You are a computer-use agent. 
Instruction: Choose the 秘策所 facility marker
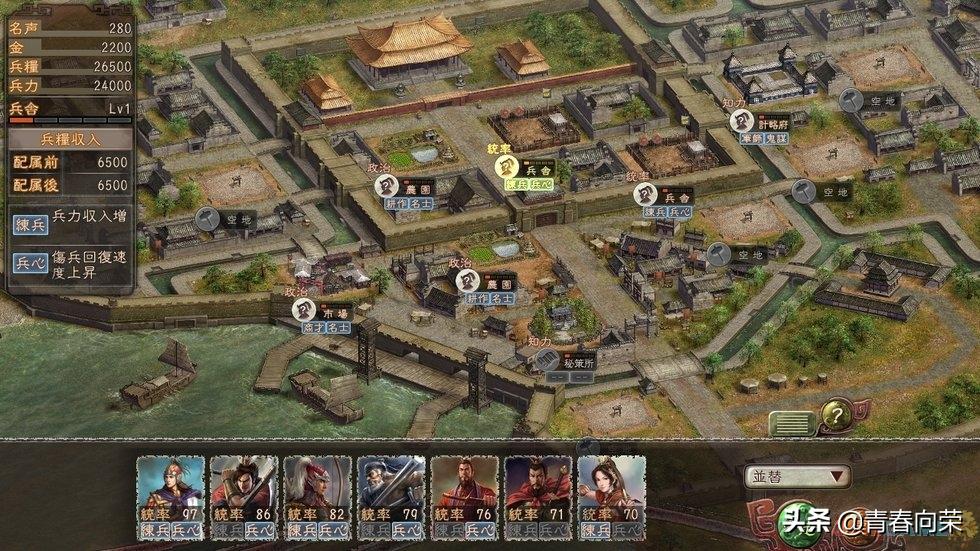pos(553,364)
